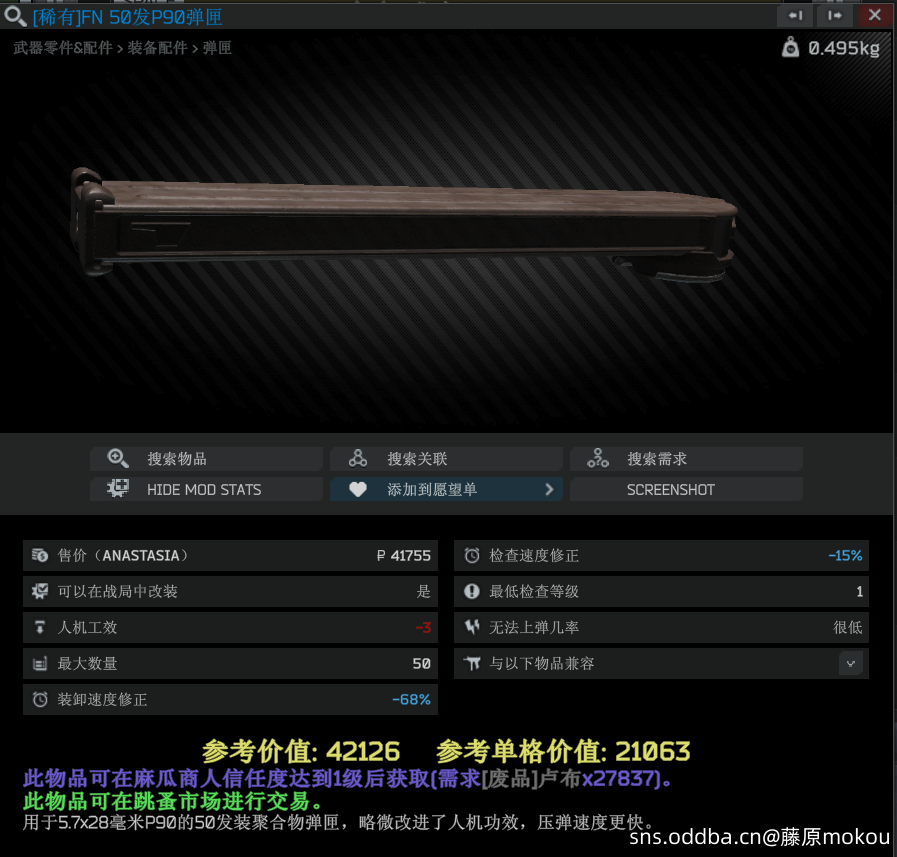
Task: Go to the previous item with the left arrow button
Action: tap(796, 15)
